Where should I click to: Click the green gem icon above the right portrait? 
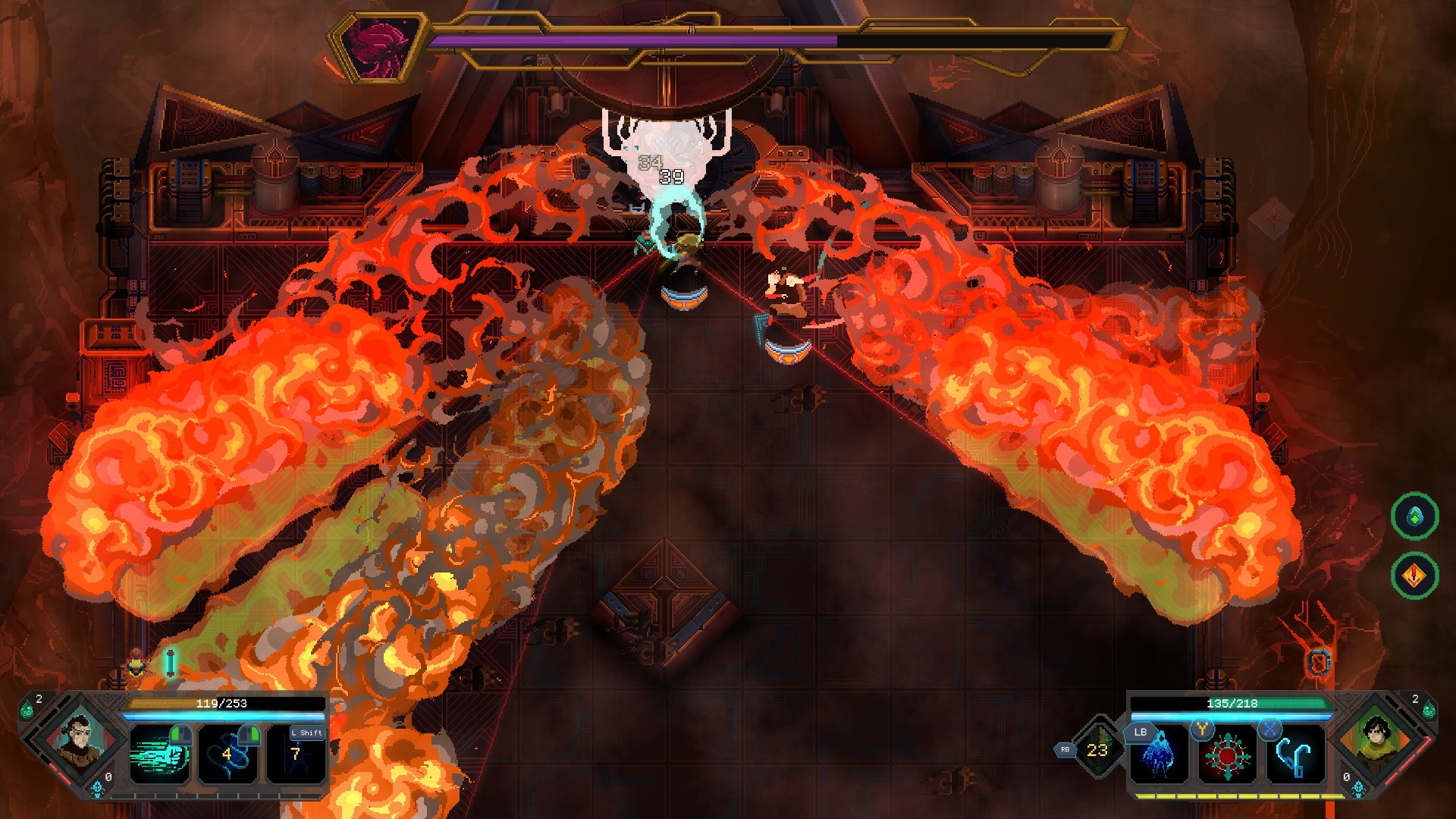(1430, 711)
